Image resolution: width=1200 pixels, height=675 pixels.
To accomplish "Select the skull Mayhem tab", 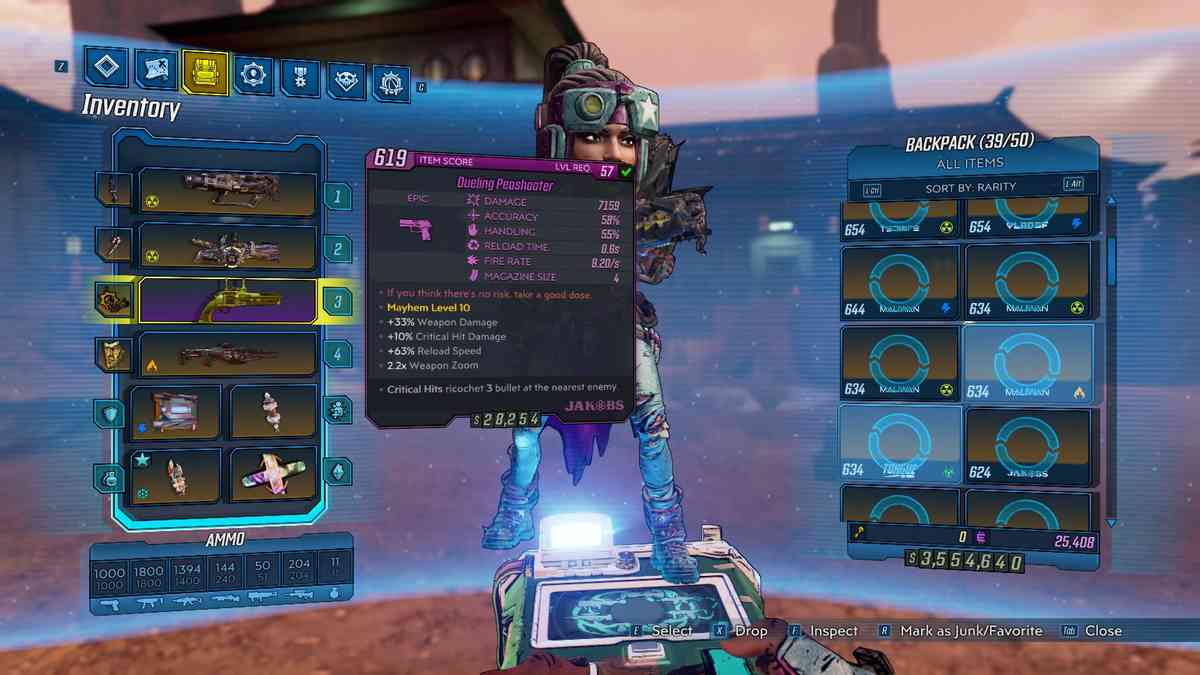I will pyautogui.click(x=346, y=79).
